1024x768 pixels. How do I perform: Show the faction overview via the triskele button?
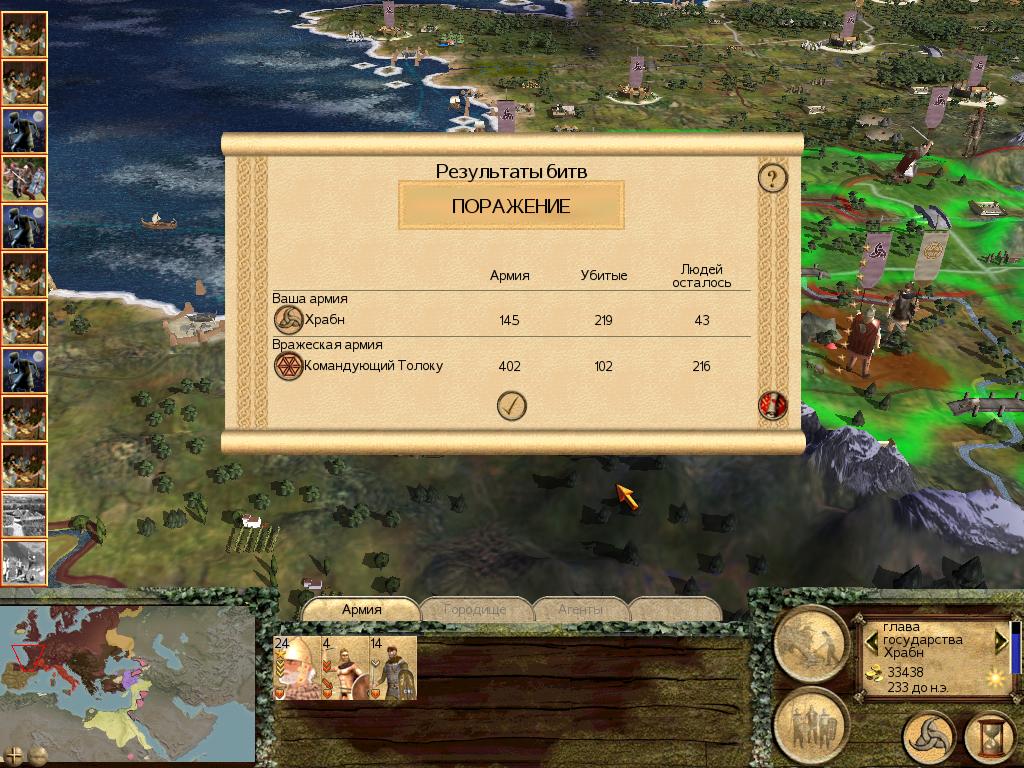pos(929,738)
